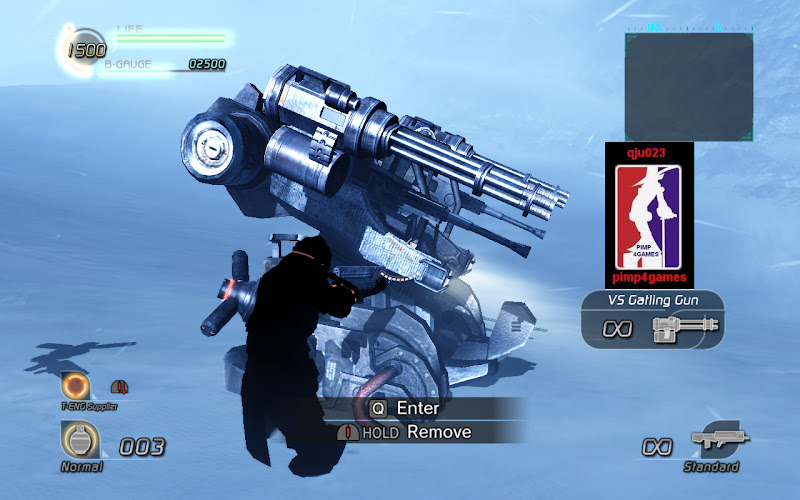This screenshot has height=500, width=800.
Task: Choose the Normal grenade icon
Action: click(81, 439)
